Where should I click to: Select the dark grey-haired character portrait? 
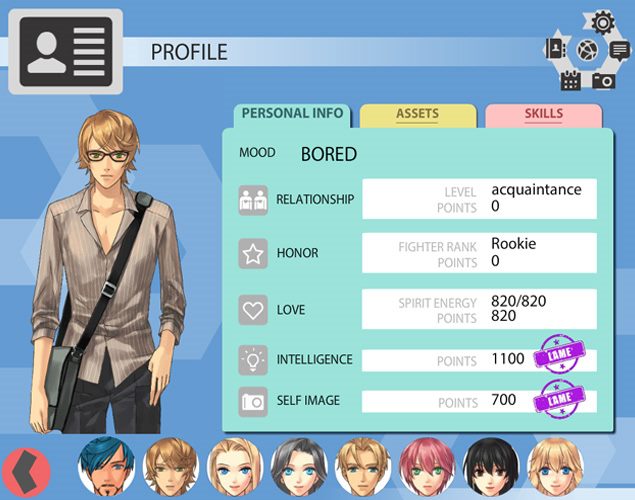click(298, 466)
